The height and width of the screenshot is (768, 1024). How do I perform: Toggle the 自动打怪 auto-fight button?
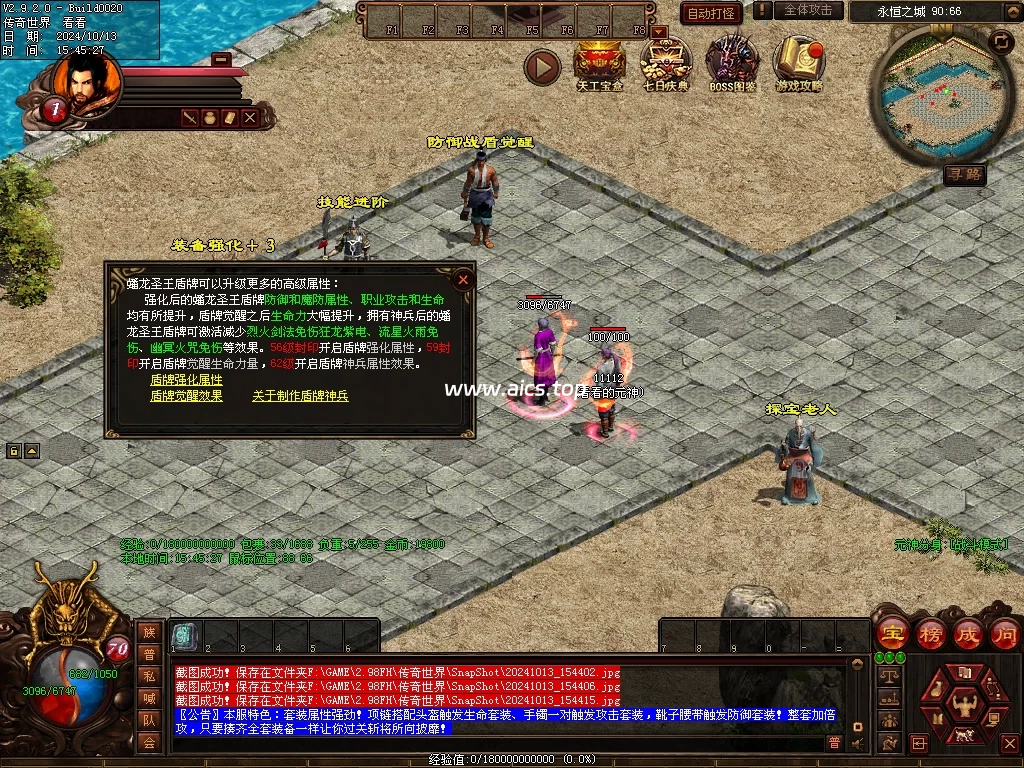711,13
